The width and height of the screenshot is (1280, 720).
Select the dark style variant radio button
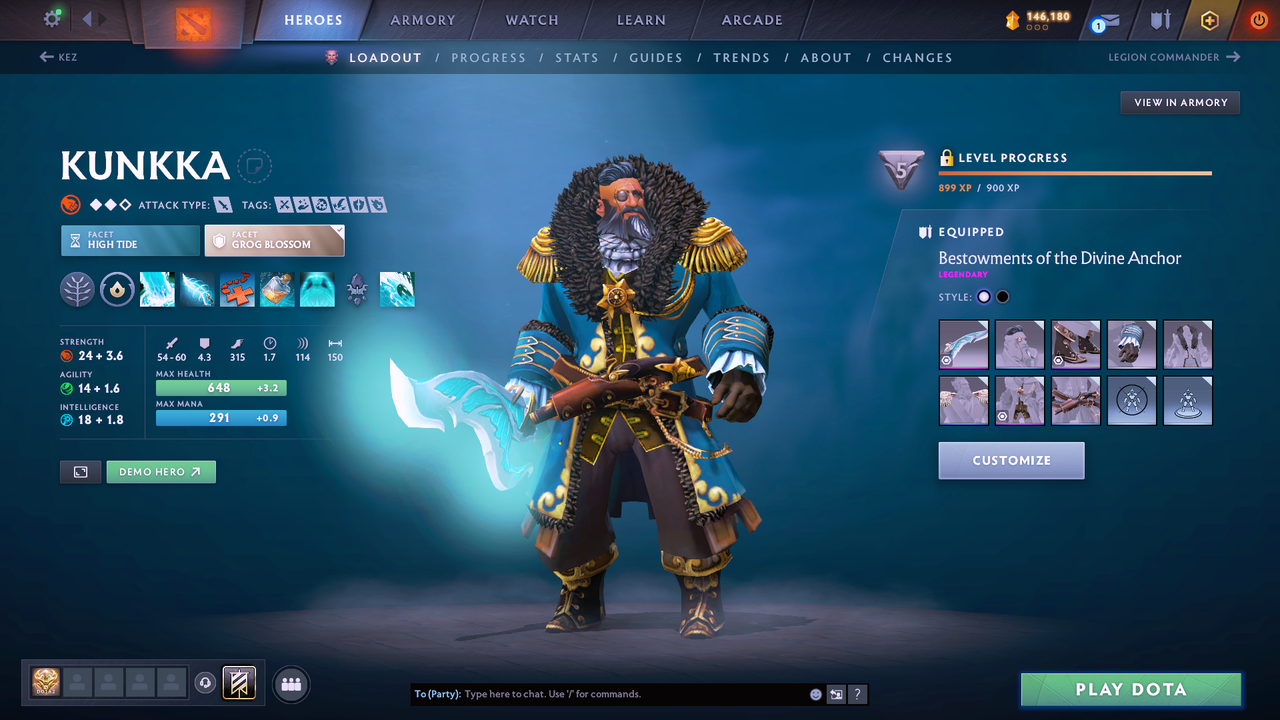pyautogui.click(x=1003, y=296)
